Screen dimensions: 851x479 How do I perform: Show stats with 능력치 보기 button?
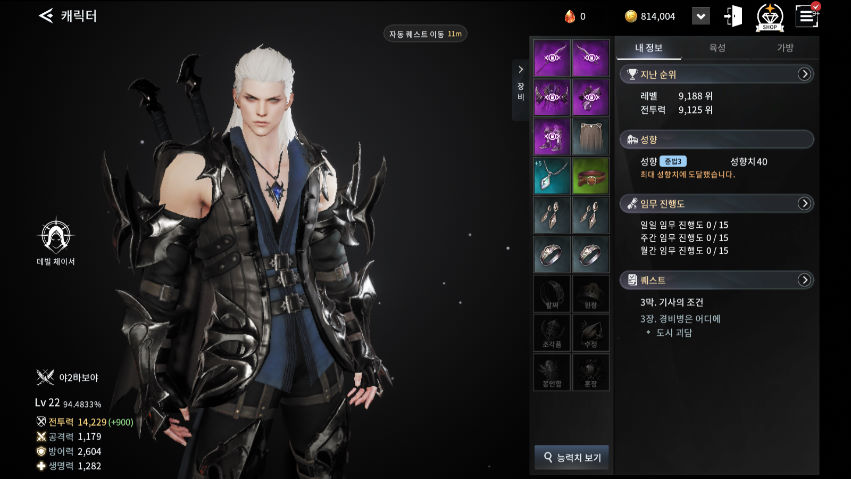click(572, 457)
